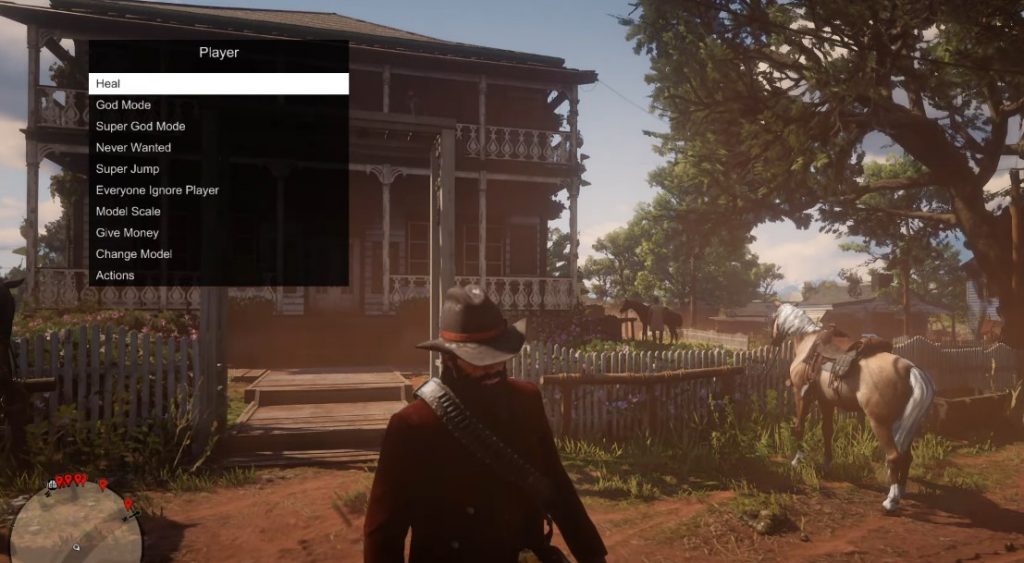Open the Actions submenu
The image size is (1024, 563).
218,275
